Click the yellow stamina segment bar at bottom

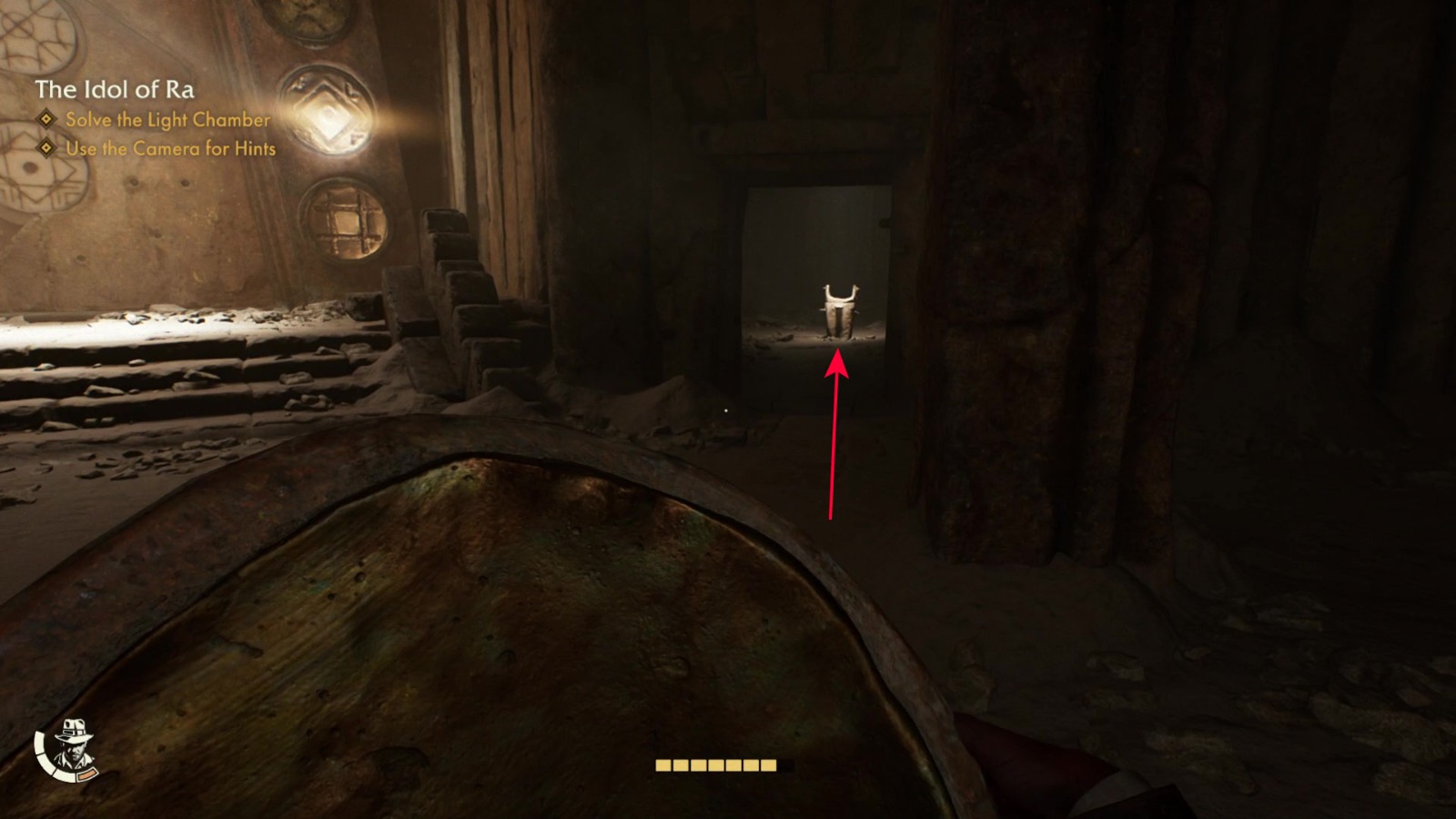pos(715,767)
